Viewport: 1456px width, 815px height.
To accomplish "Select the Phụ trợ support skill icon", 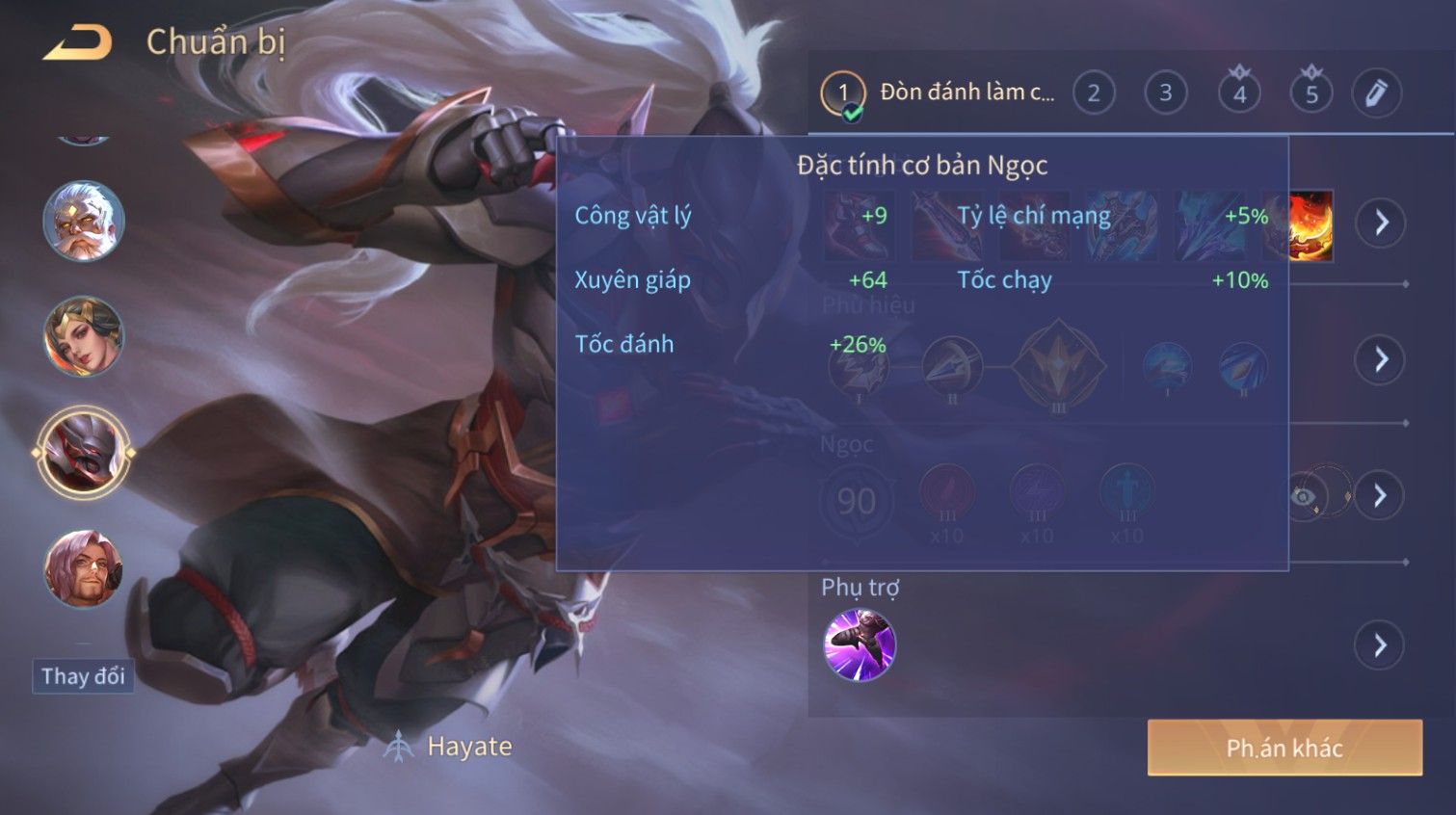I will [x=860, y=644].
